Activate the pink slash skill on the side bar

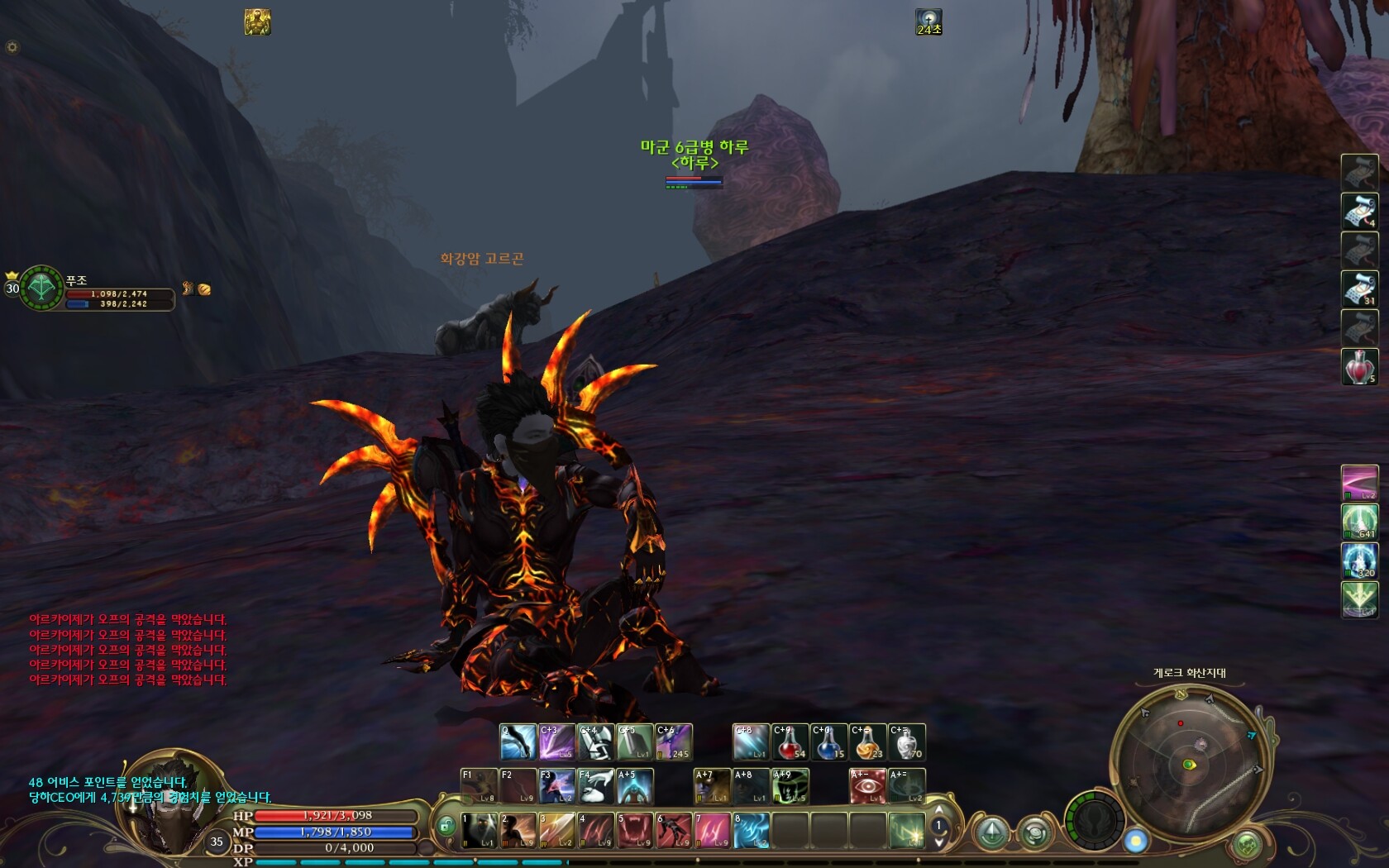(1359, 484)
